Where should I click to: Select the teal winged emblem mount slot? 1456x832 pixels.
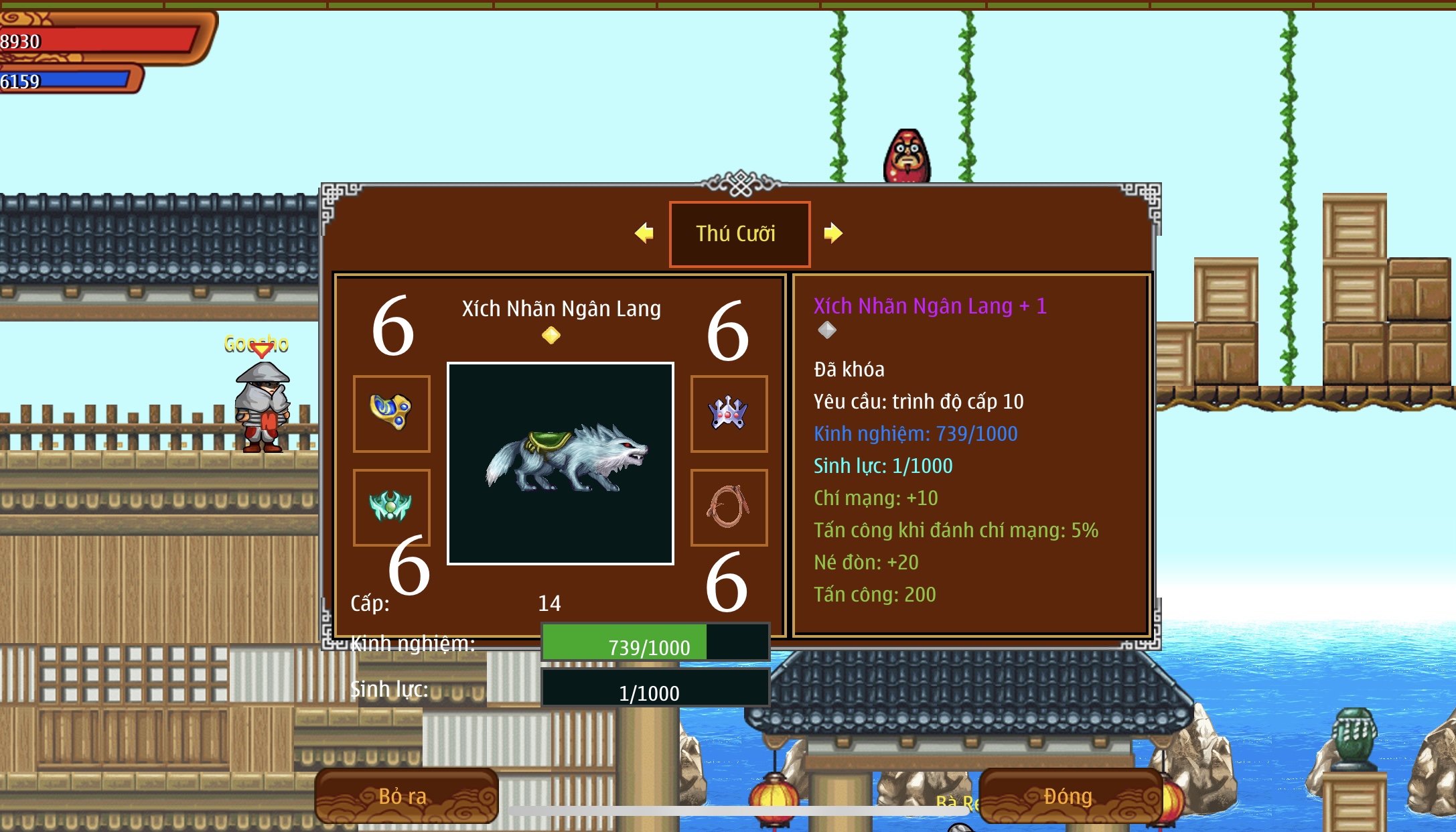click(392, 506)
